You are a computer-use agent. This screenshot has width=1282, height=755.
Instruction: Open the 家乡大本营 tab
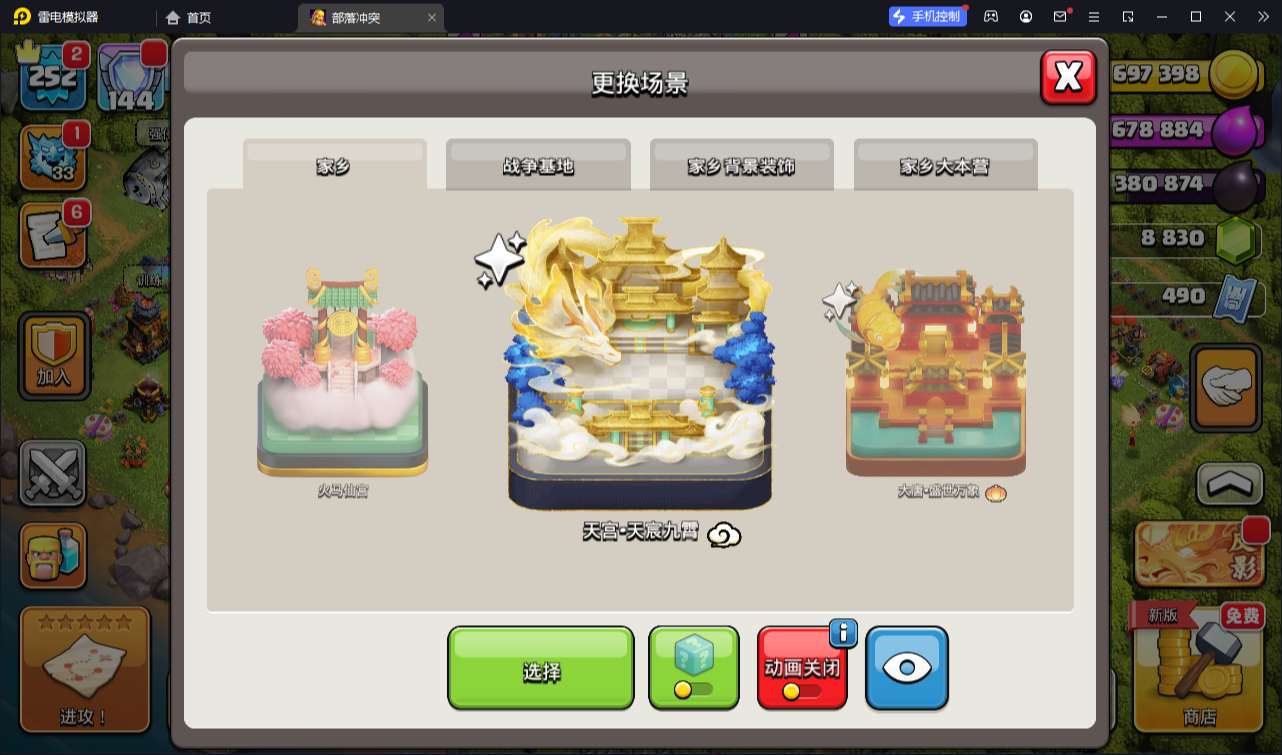point(943,165)
